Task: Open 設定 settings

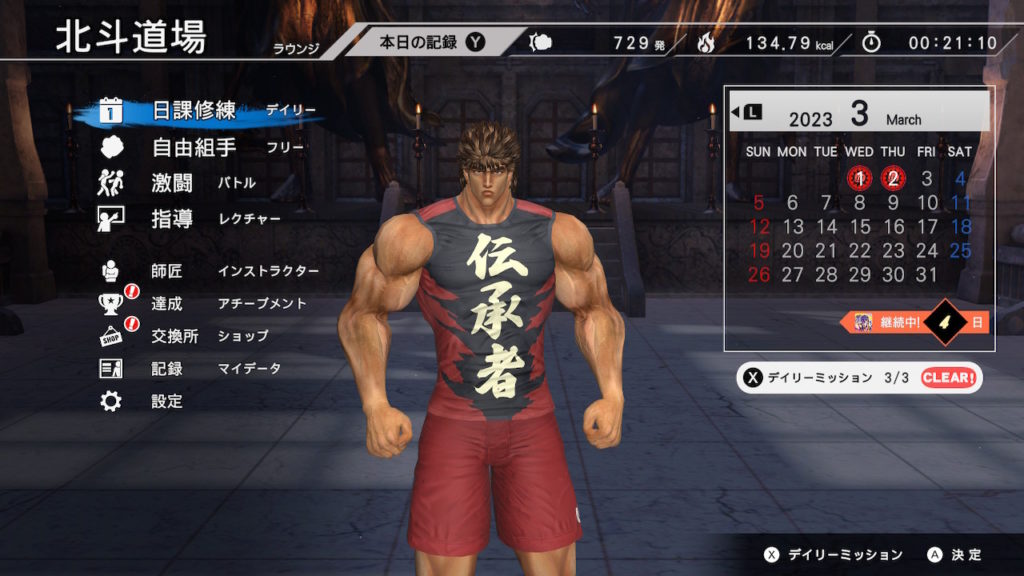Action: [167, 401]
